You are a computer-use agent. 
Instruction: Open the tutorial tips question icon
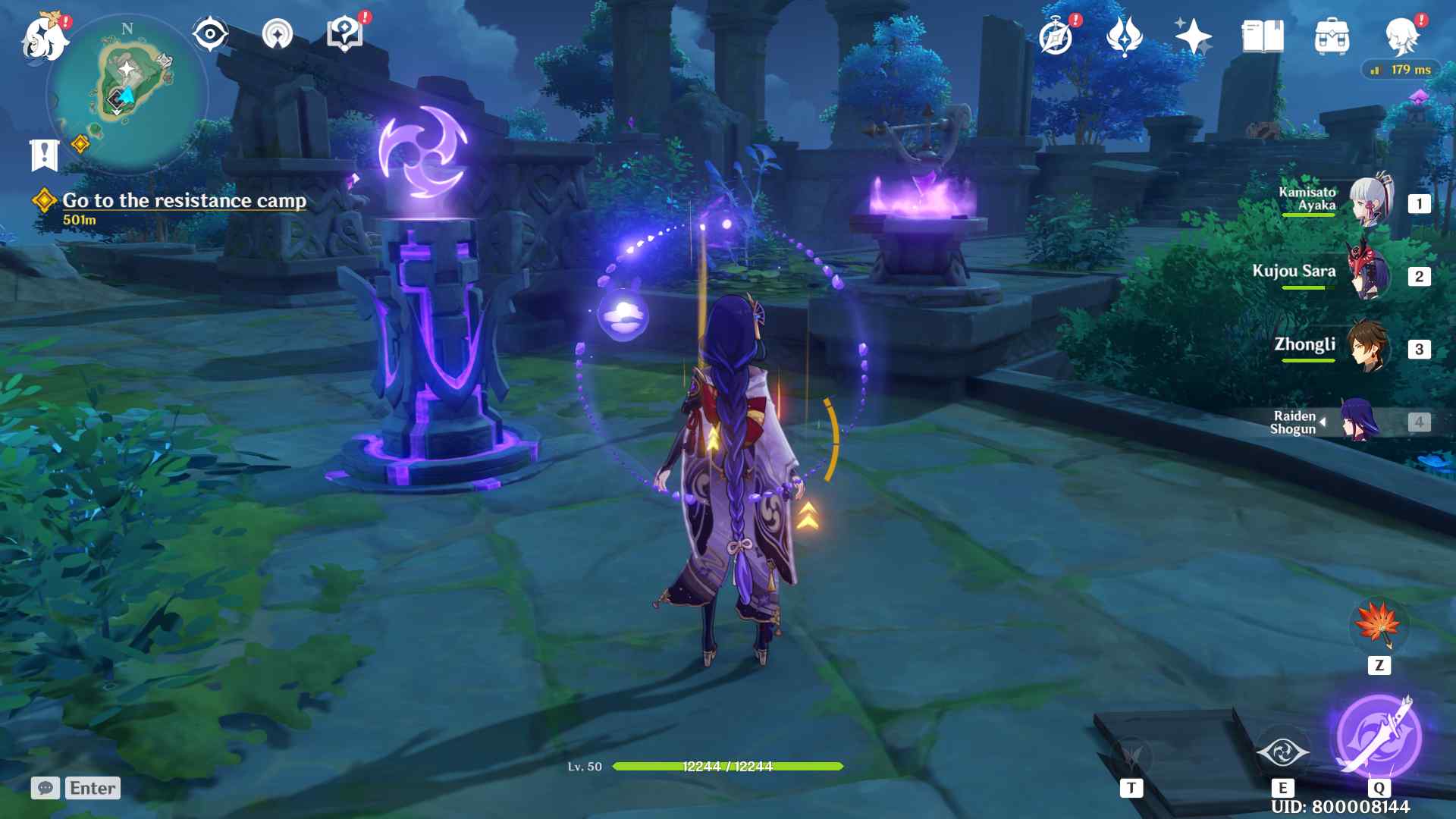tap(344, 34)
